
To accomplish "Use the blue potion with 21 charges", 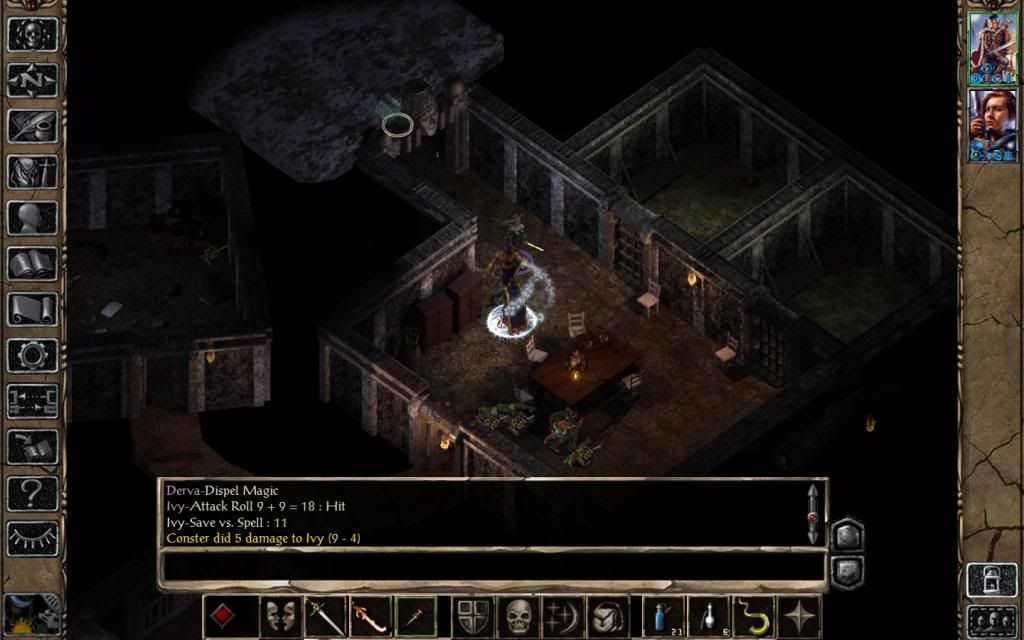I will click(x=659, y=616).
